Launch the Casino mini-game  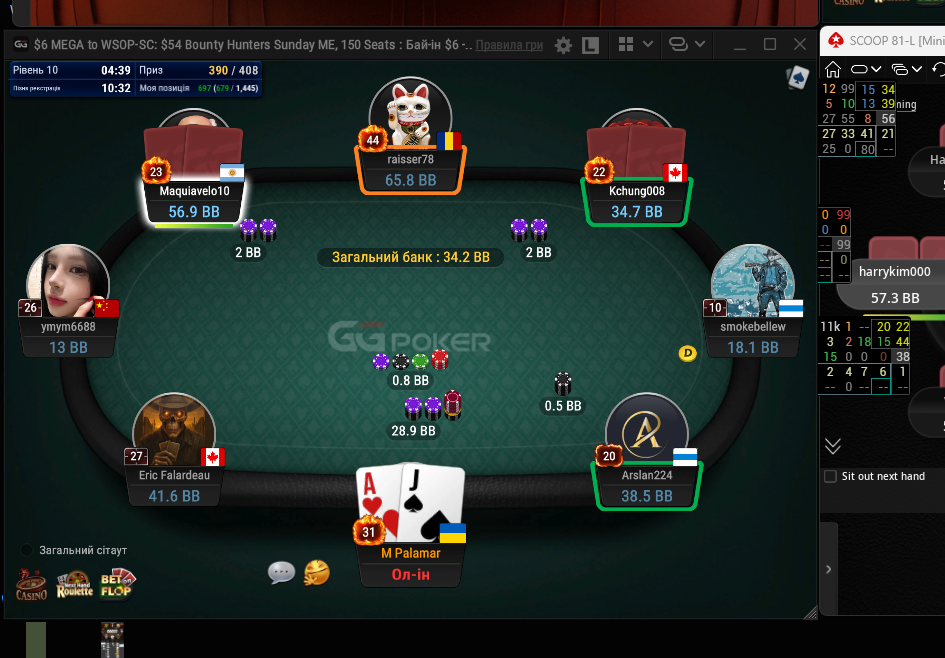31,584
